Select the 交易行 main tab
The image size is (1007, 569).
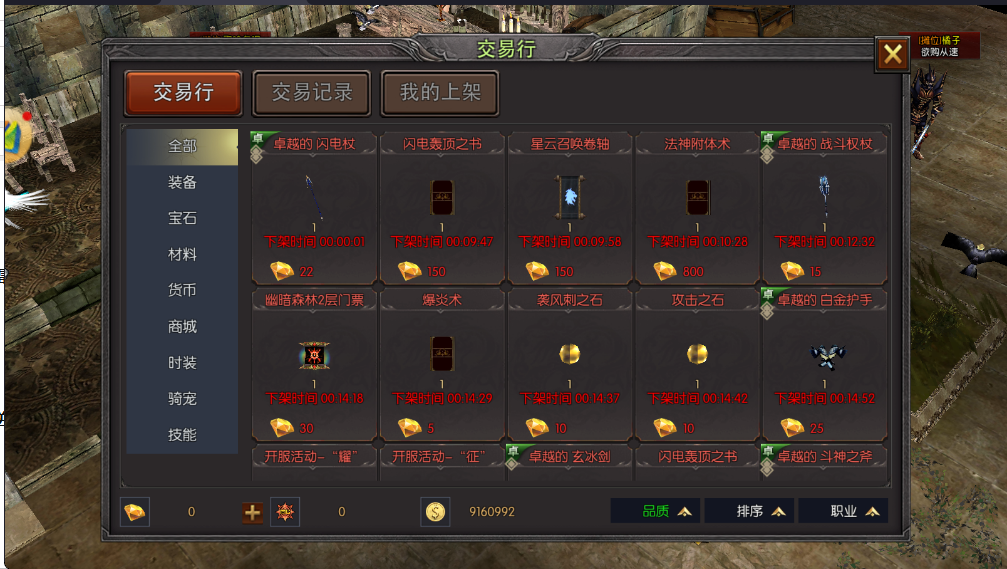(x=183, y=93)
